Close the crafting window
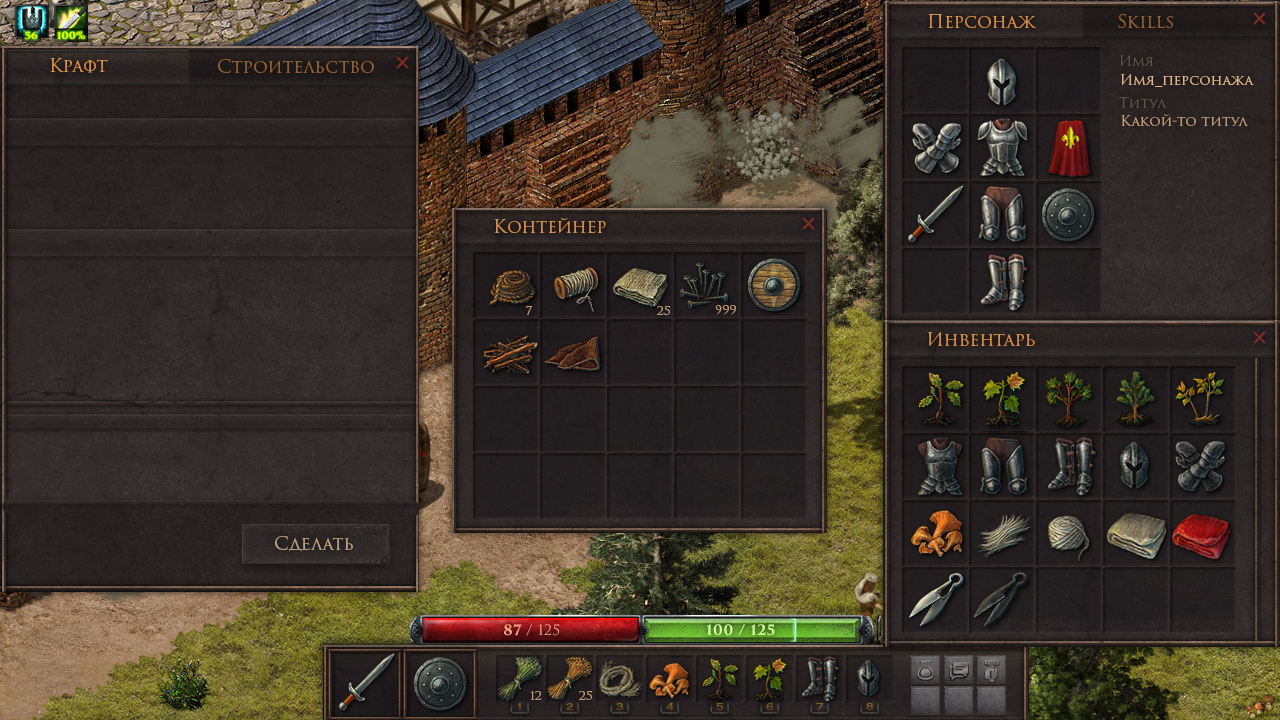Viewport: 1280px width, 720px height. click(402, 63)
